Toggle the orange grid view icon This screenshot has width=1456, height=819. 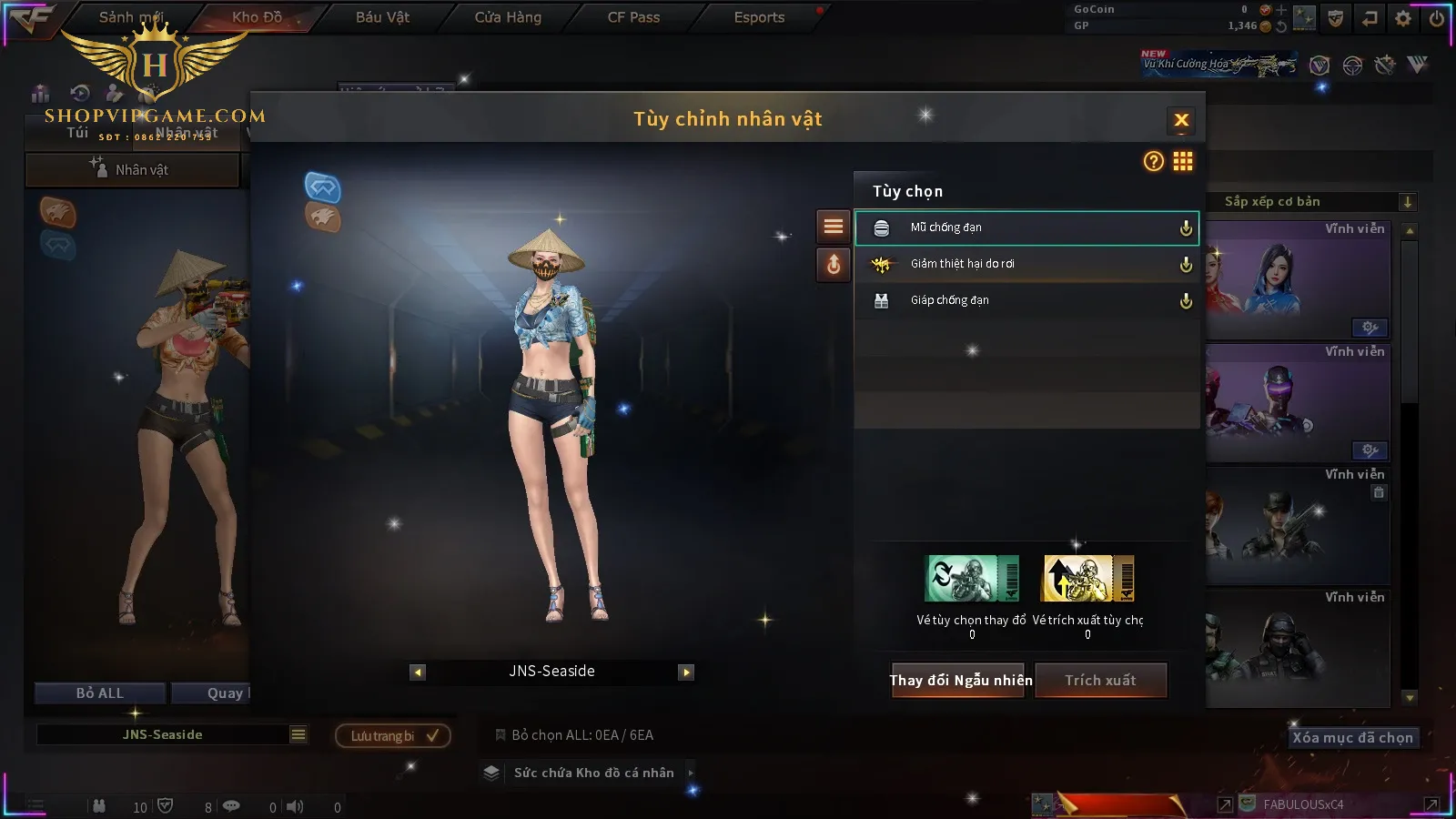point(1183,161)
